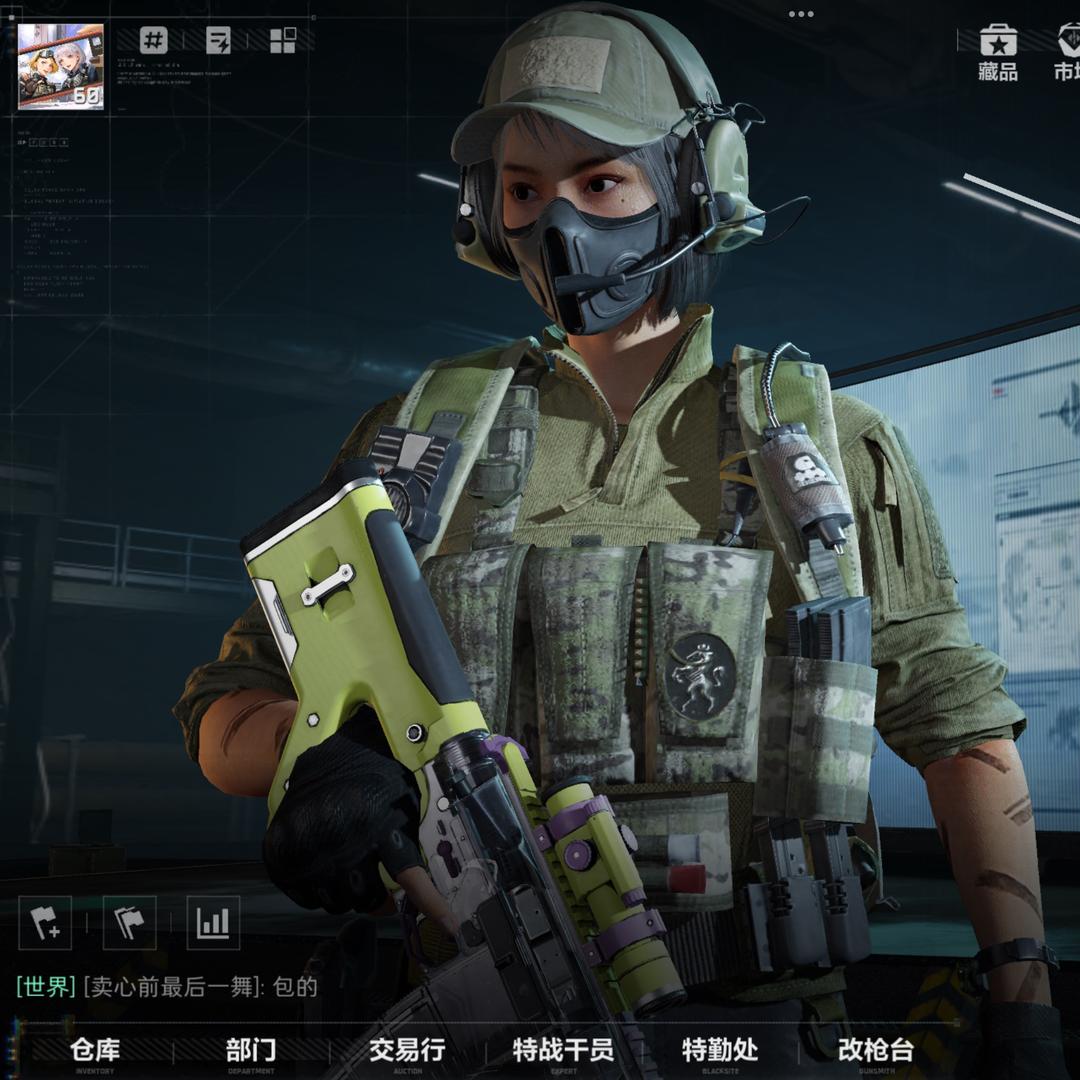Switch to the 改枪台 Gunsmith tab
The image size is (1080, 1080).
pyautogui.click(x=876, y=1051)
